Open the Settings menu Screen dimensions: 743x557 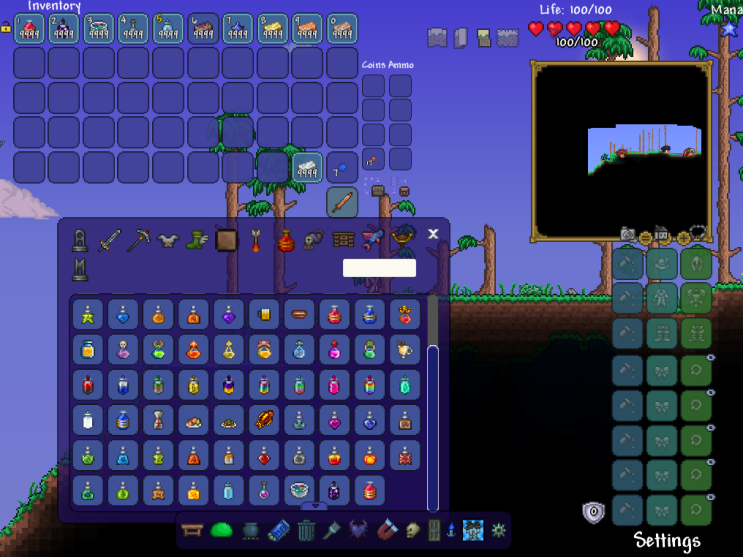(667, 541)
